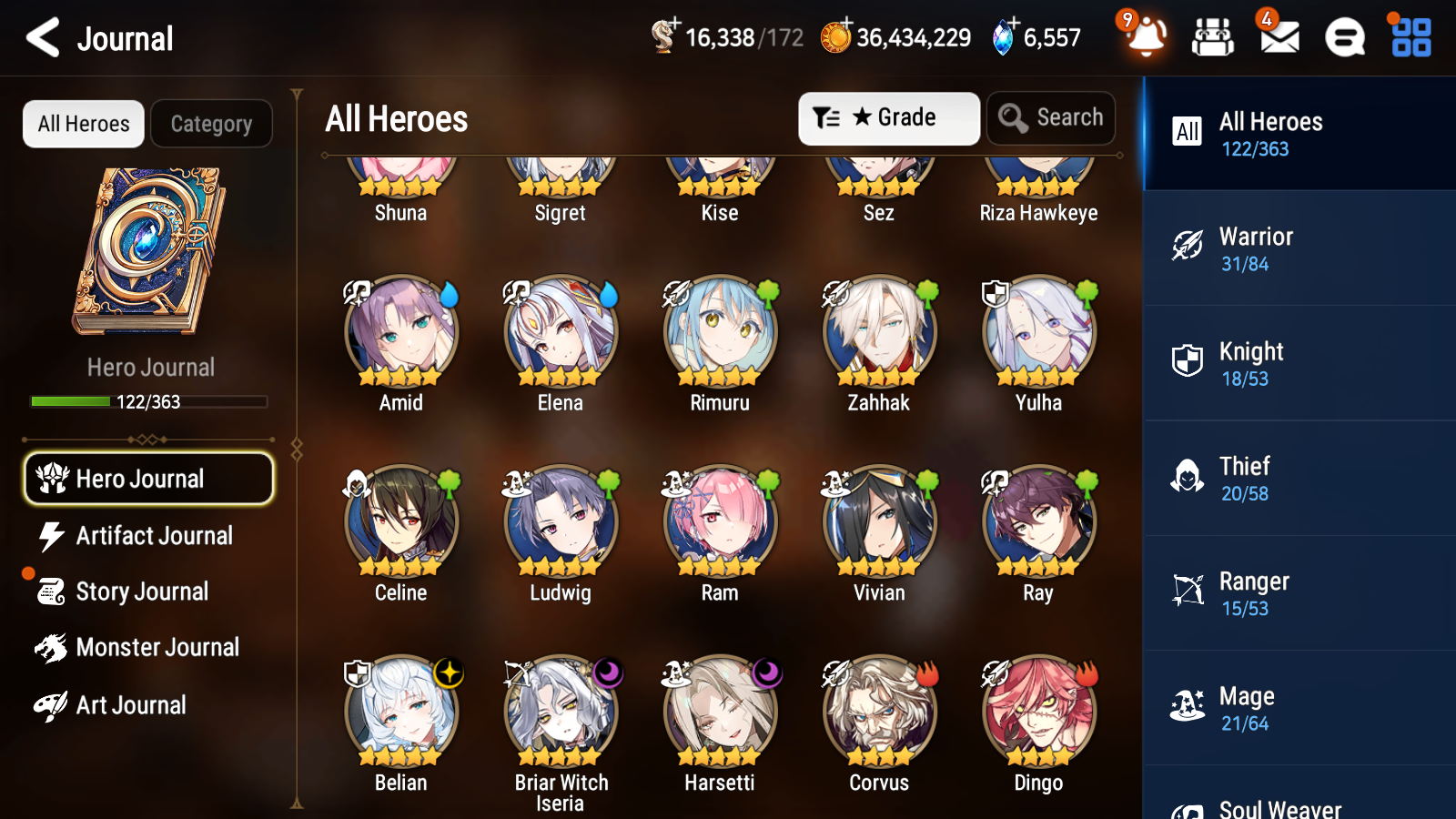Select the All Heroes filter in sidebar

click(x=1299, y=133)
